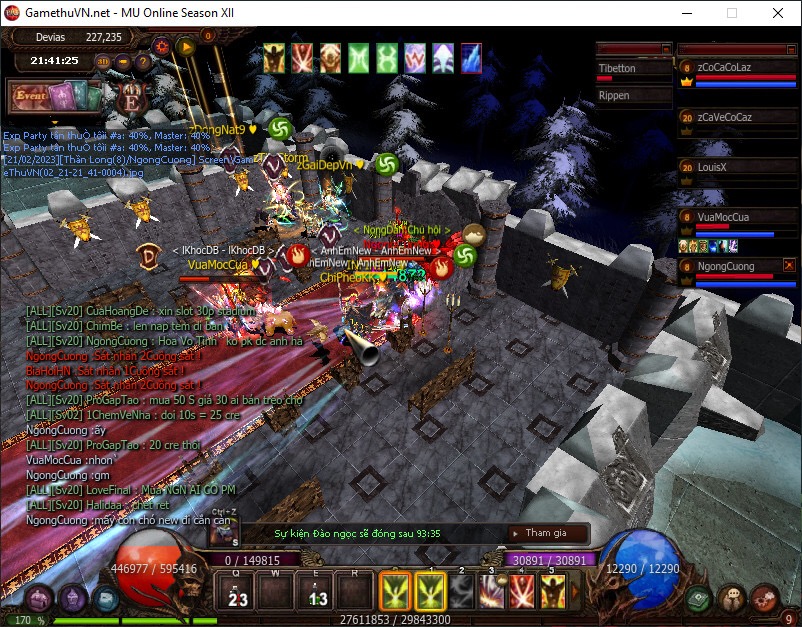Click the orange play arrow button
Image resolution: width=802 pixels, height=627 pixels.
pos(185,45)
